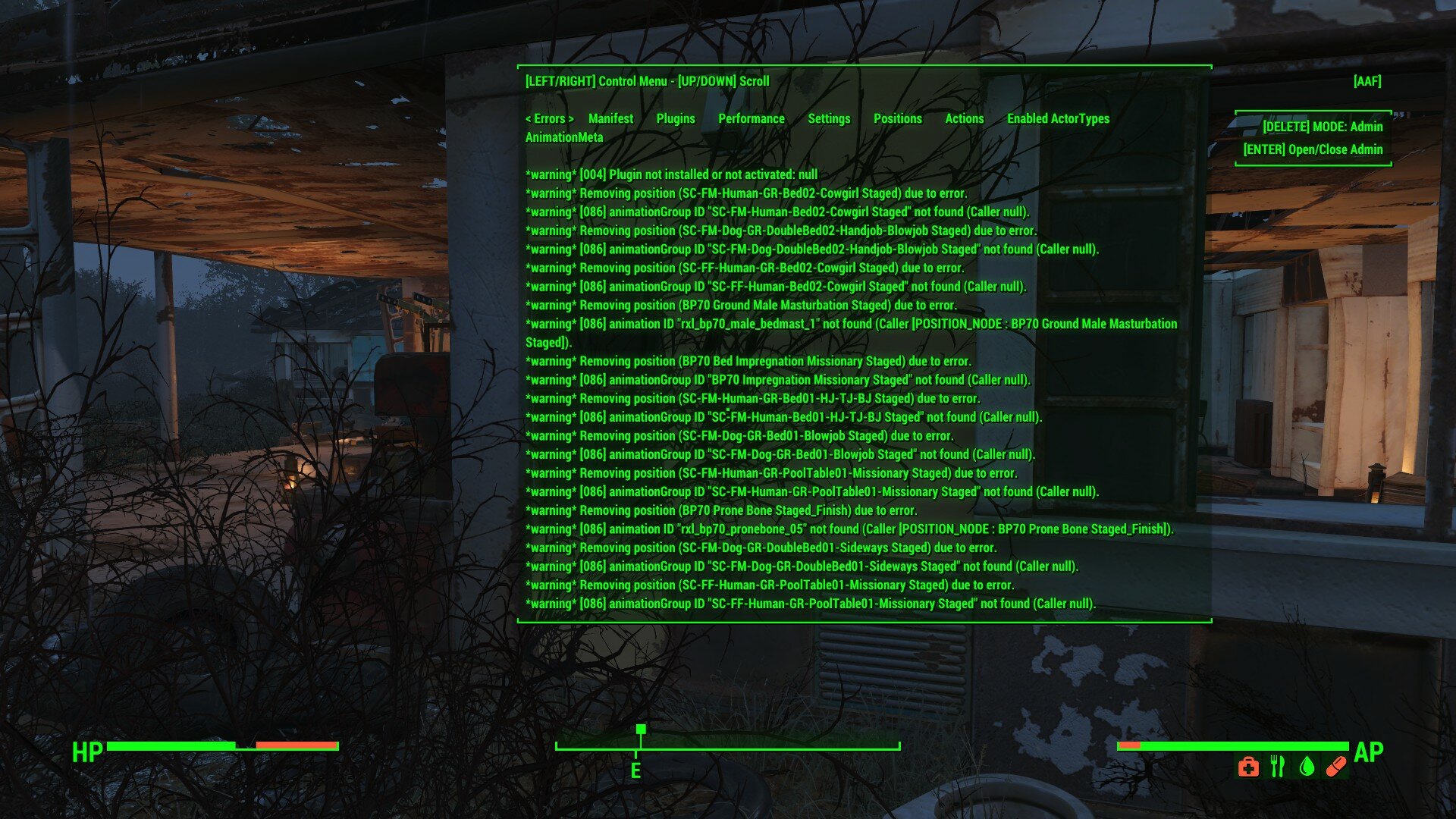This screenshot has height=819, width=1456.
Task: Click the Control Menu title bar
Action: [647, 81]
